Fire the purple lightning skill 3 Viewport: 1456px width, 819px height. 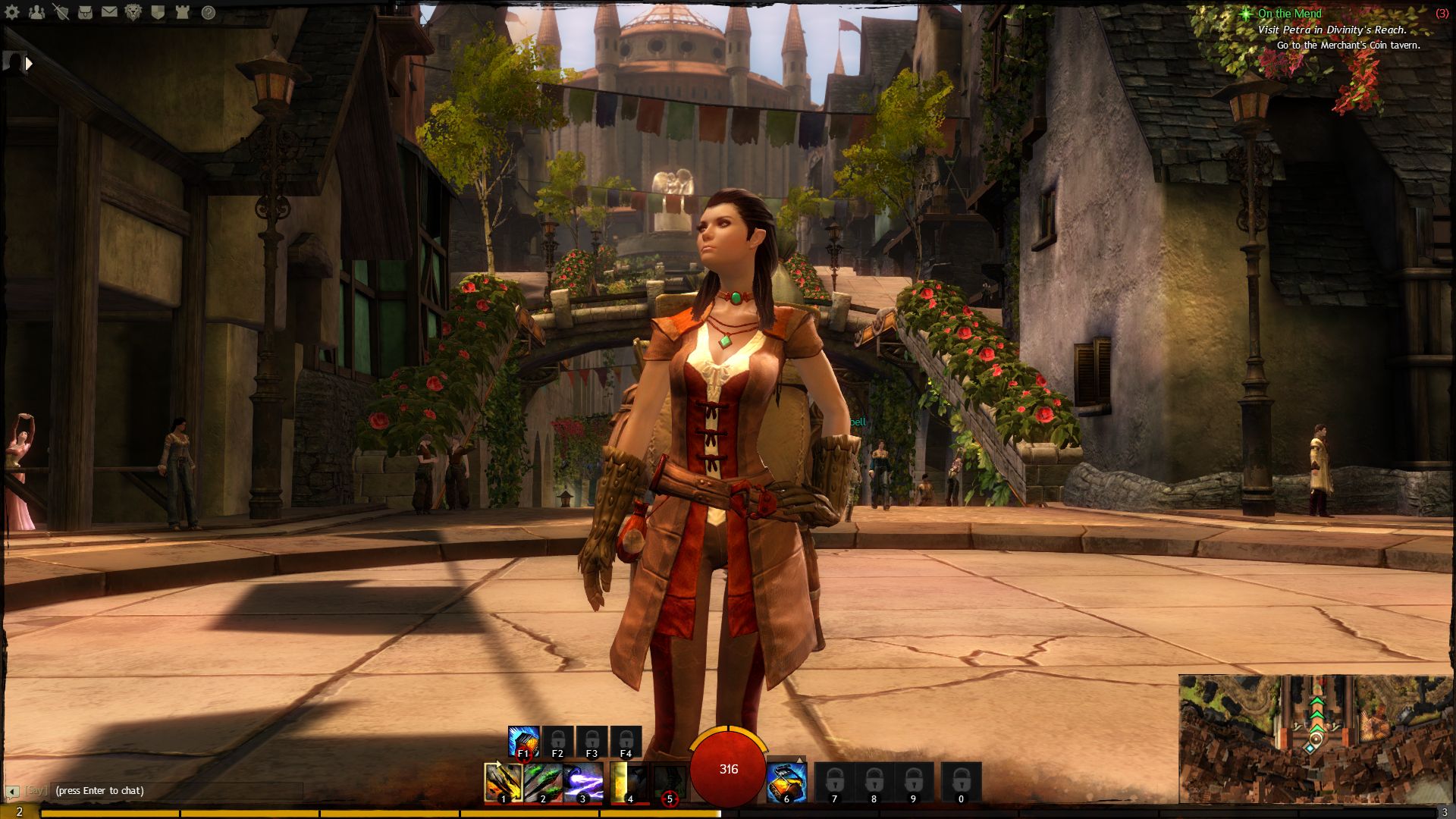(583, 782)
